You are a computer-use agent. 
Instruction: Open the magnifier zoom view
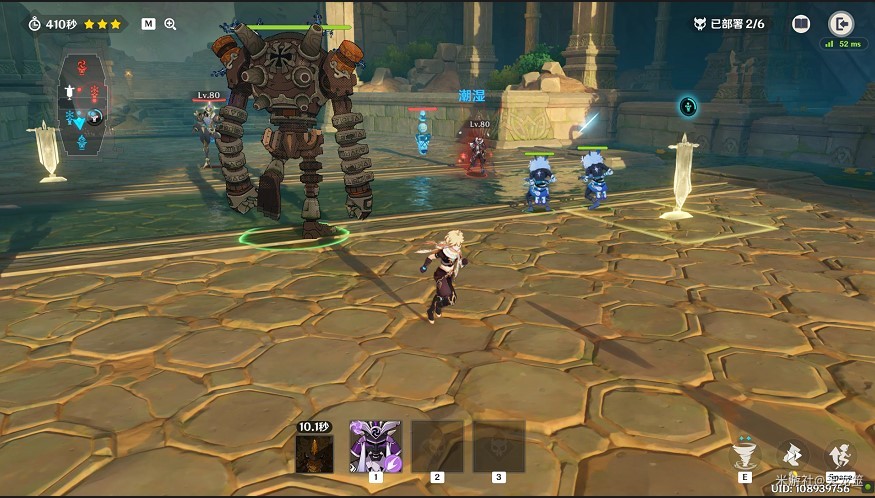170,24
